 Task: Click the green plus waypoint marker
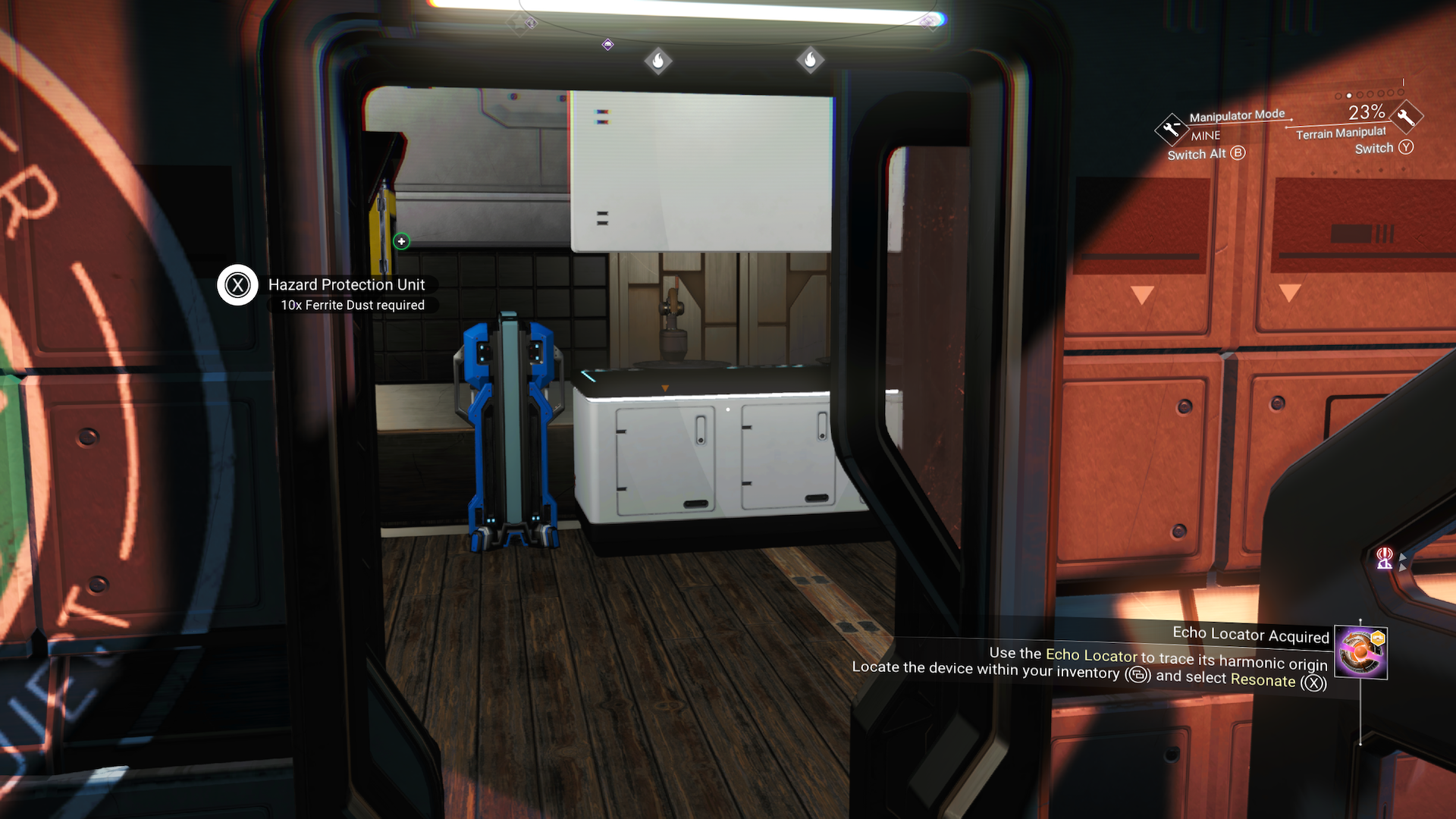coord(401,241)
